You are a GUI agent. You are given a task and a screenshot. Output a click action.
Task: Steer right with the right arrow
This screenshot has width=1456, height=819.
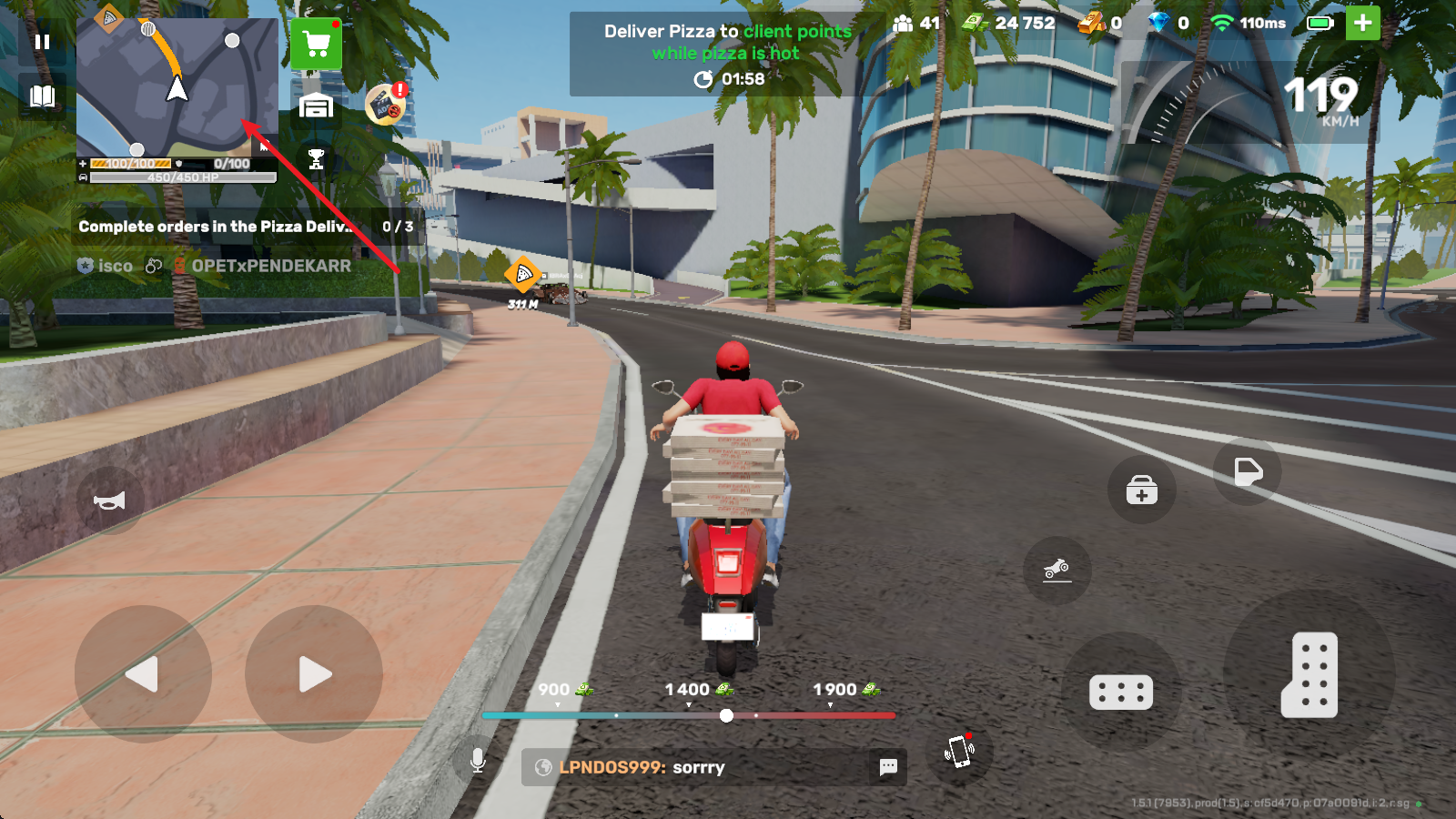point(314,674)
